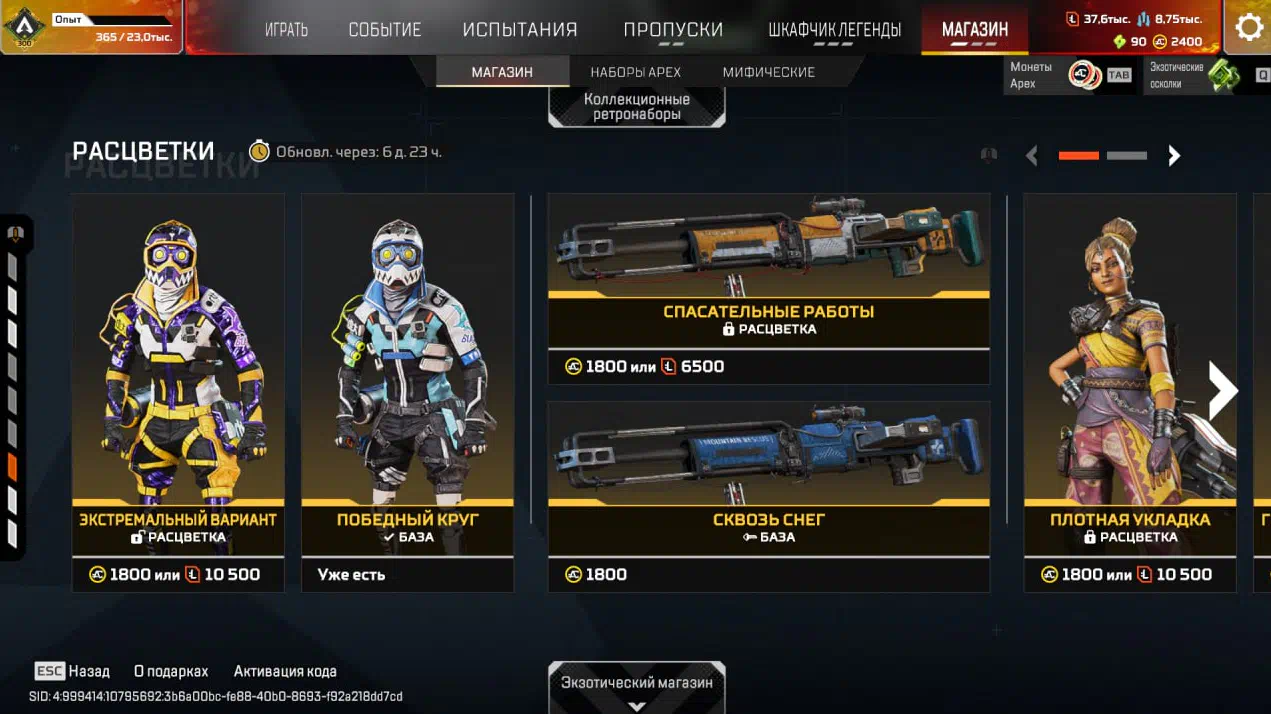Open the ИГРАТЬ tab

click(286, 30)
